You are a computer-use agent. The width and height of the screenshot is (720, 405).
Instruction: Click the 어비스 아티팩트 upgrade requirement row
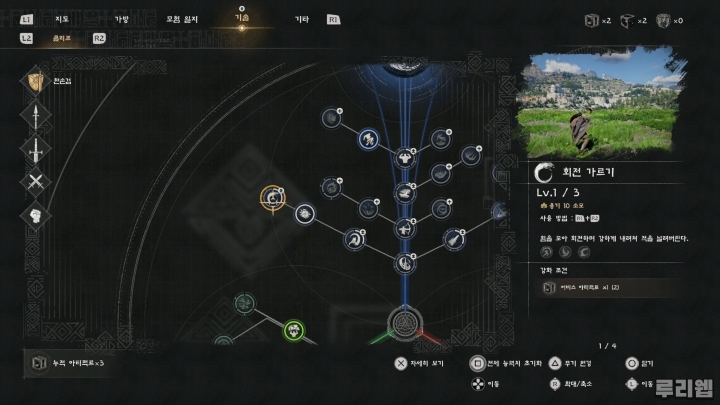click(604, 288)
